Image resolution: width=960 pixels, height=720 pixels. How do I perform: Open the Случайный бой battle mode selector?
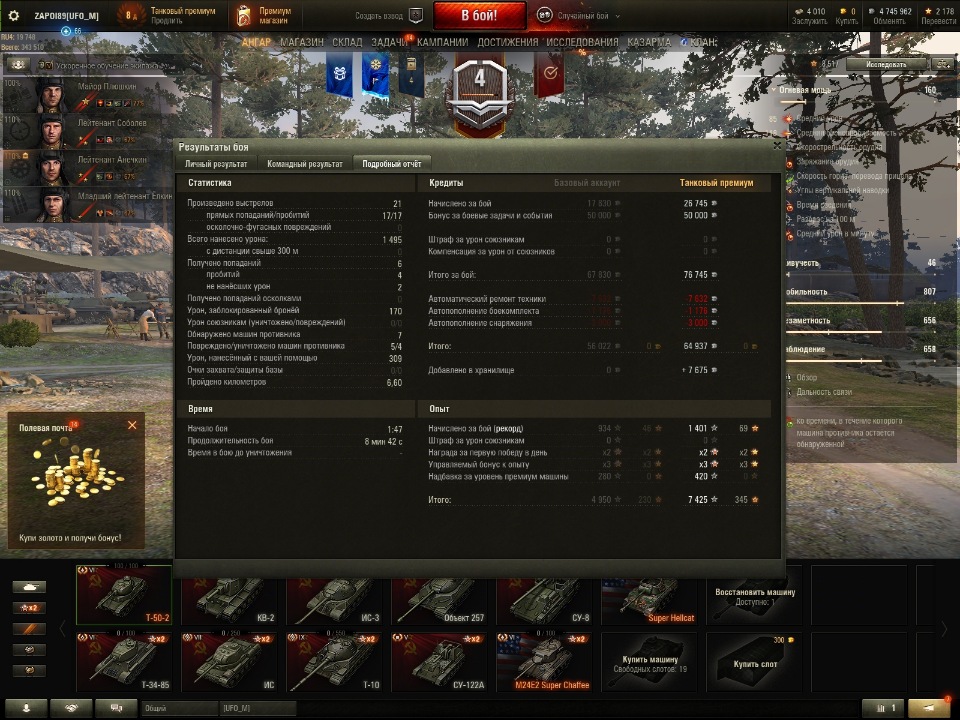[x=576, y=15]
